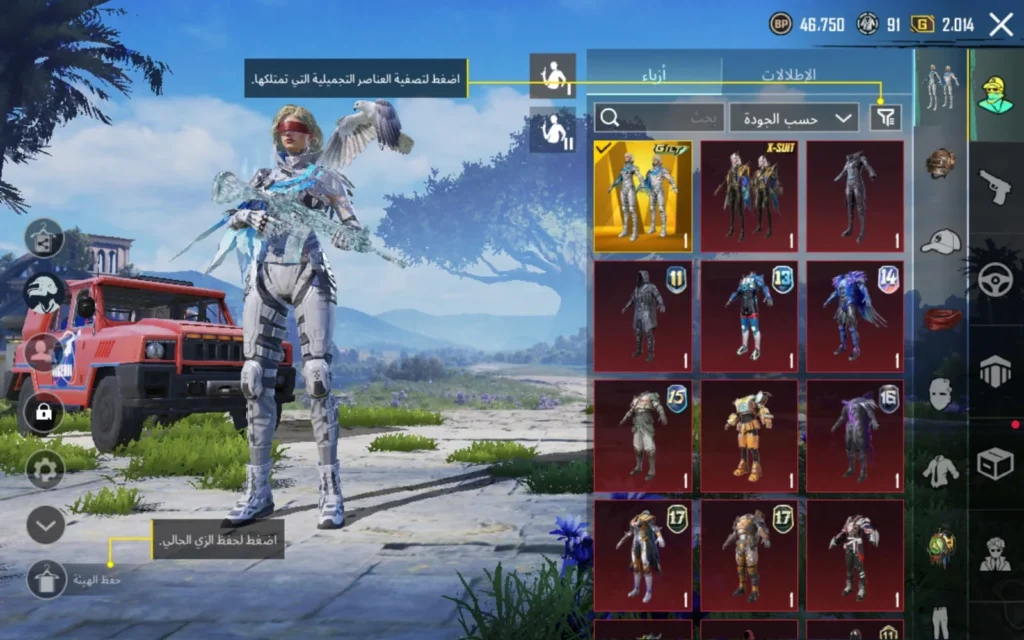Select the orange robot suit tile

pos(749,436)
